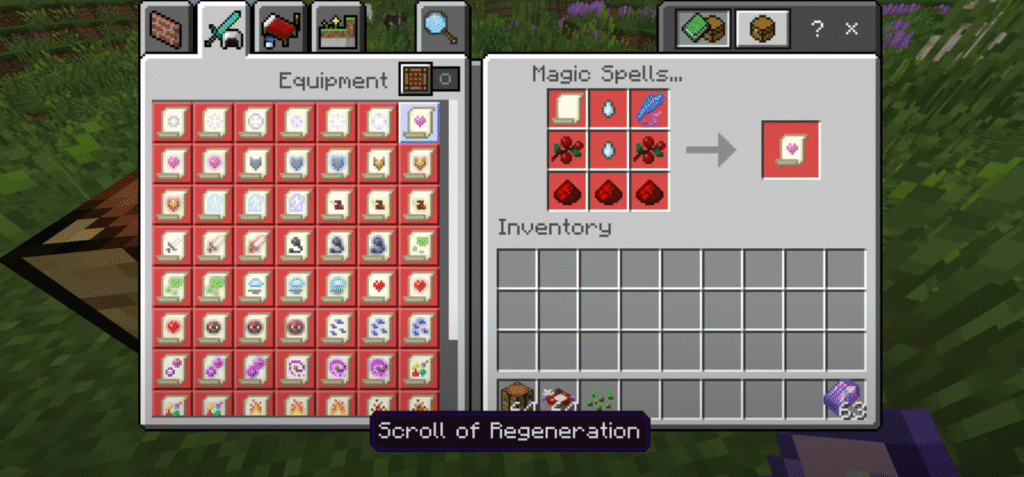The width and height of the screenshot is (1024, 477).
Task: Select the green seeds hotbar slot
Action: click(x=599, y=399)
